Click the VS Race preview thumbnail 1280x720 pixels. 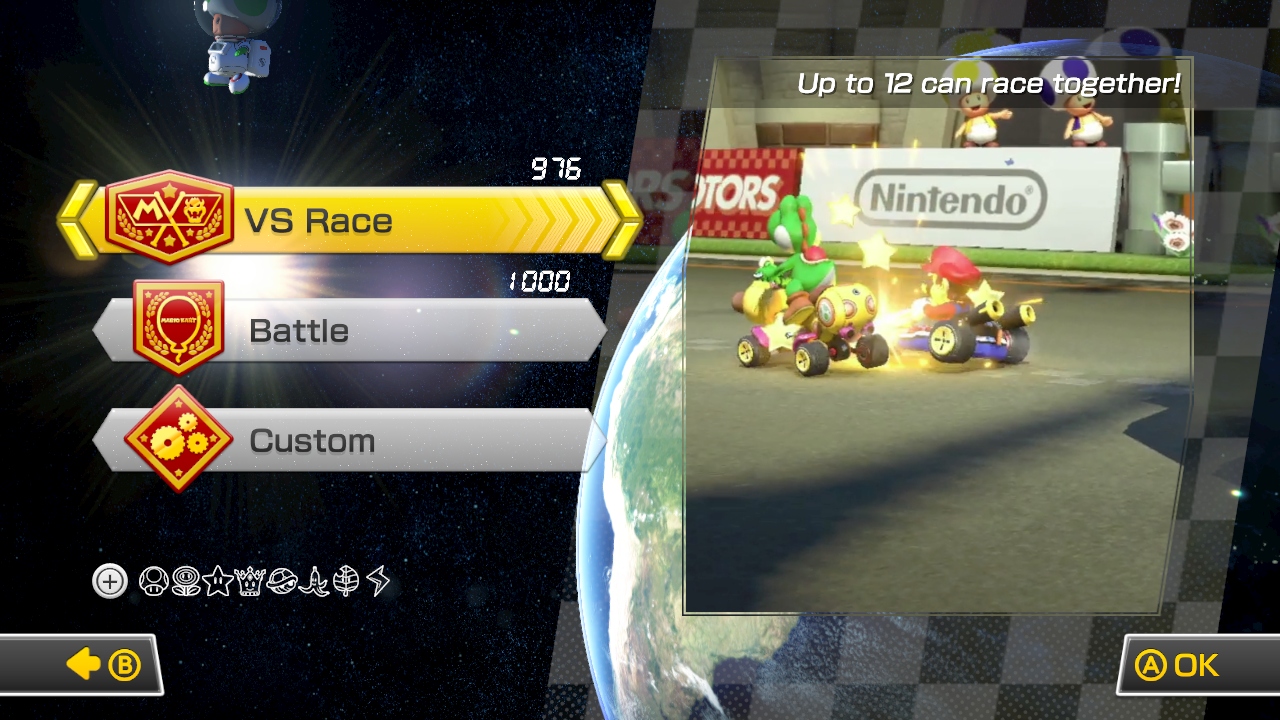click(x=937, y=335)
